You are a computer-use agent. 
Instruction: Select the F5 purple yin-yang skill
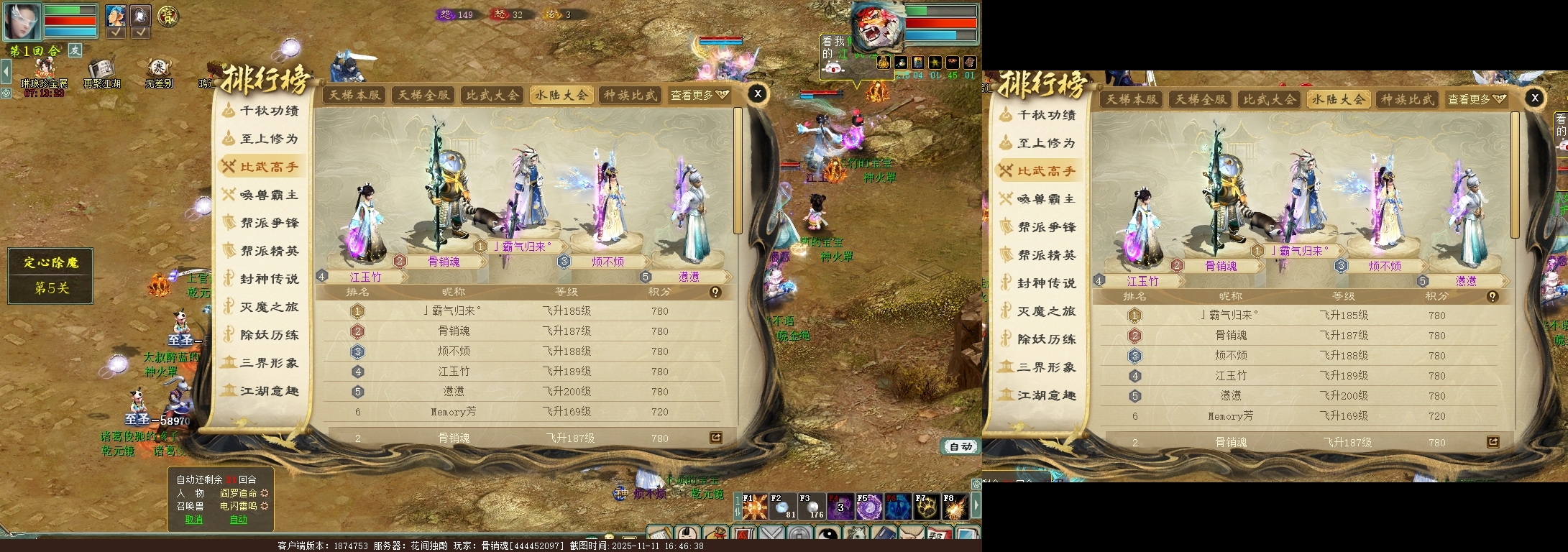click(869, 507)
